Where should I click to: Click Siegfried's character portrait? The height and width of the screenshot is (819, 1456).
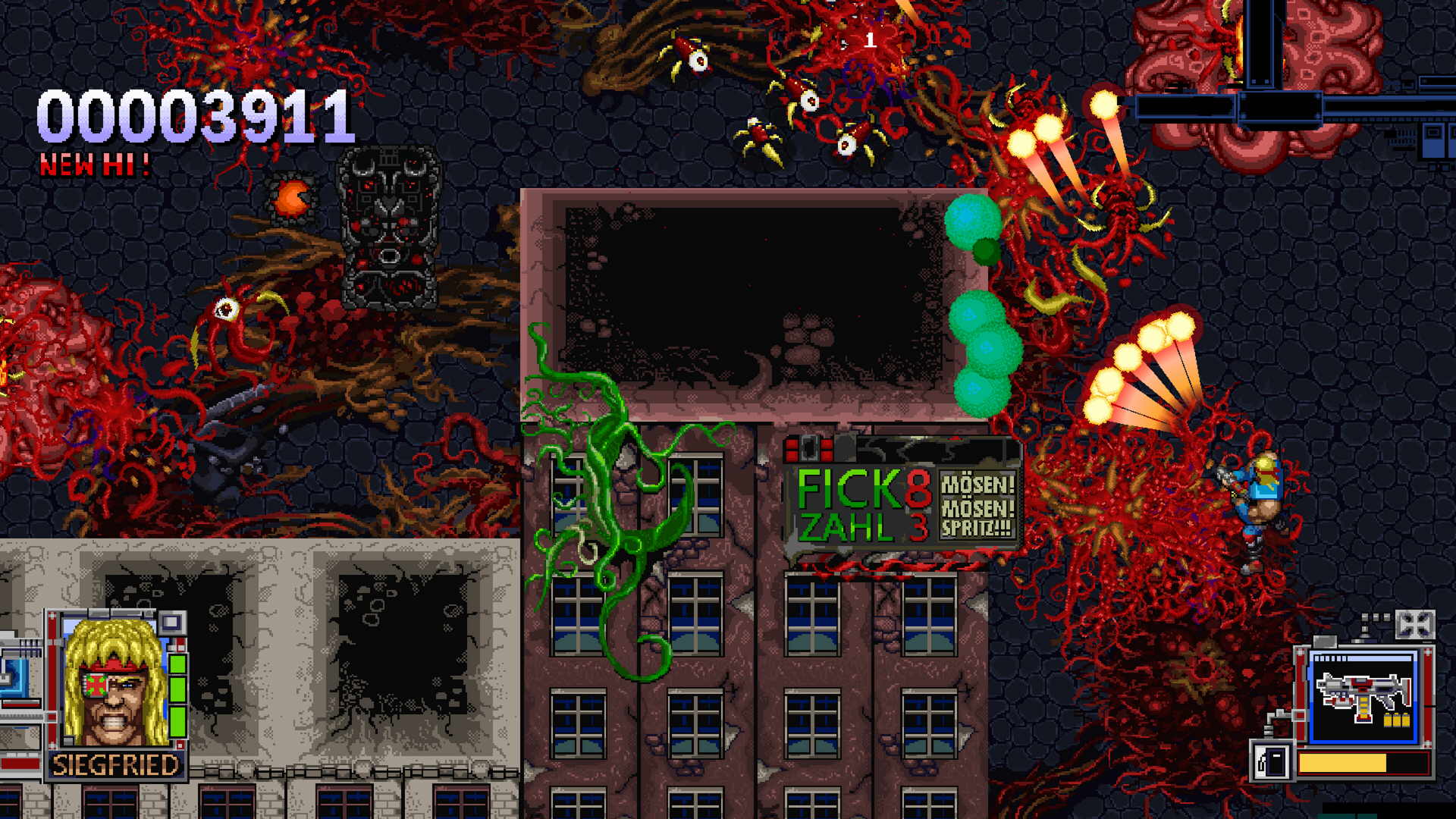coord(115,683)
